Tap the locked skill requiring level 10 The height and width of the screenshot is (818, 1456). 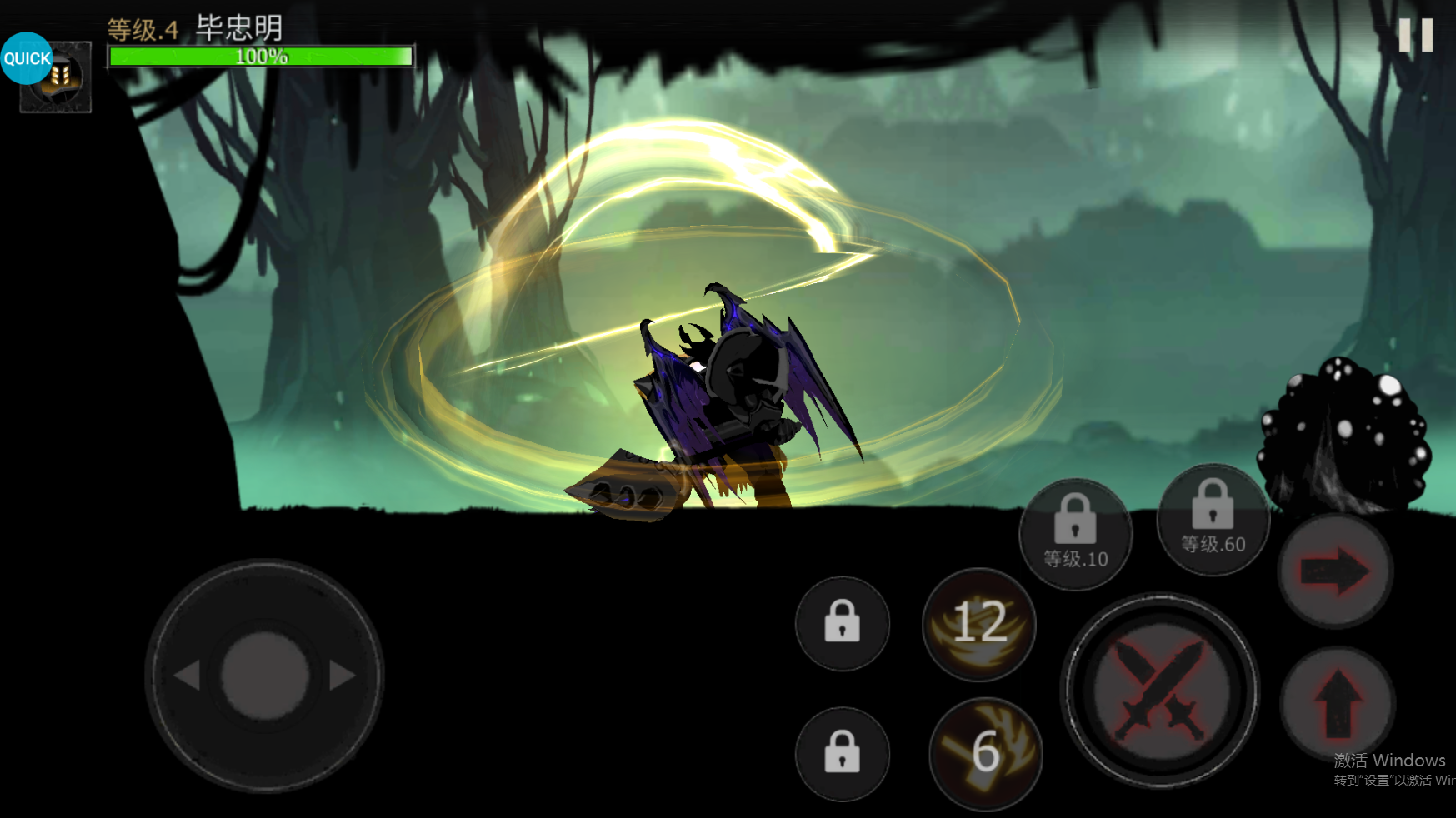1075,535
